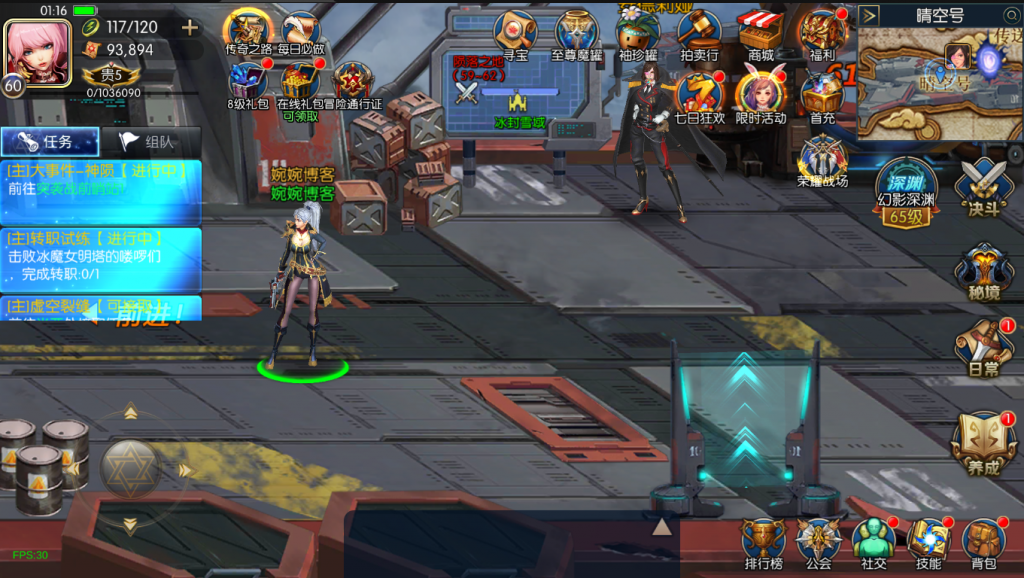
Task: Open the 任务 quest tab
Action: 50,142
